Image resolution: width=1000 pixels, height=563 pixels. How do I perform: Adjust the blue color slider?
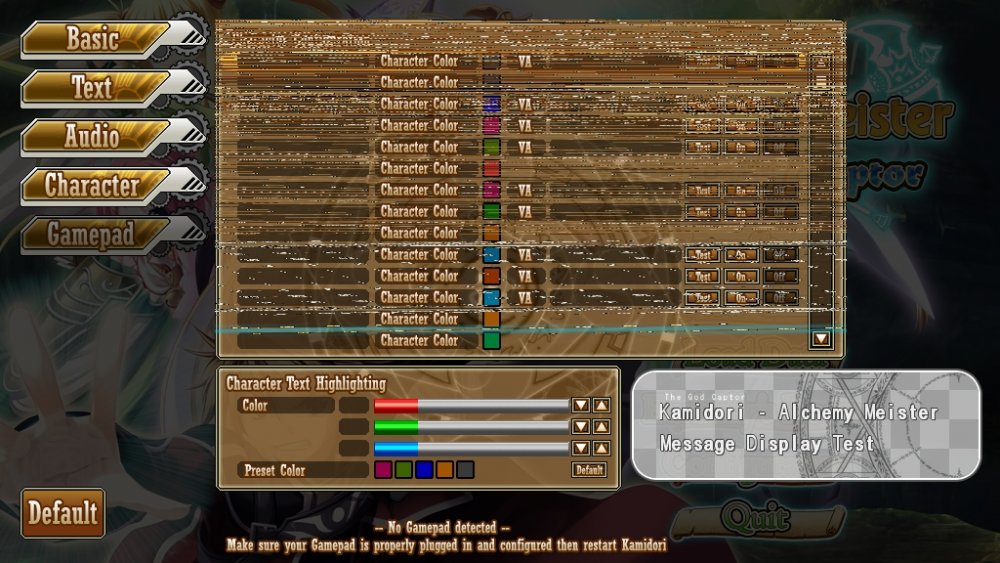(470, 448)
